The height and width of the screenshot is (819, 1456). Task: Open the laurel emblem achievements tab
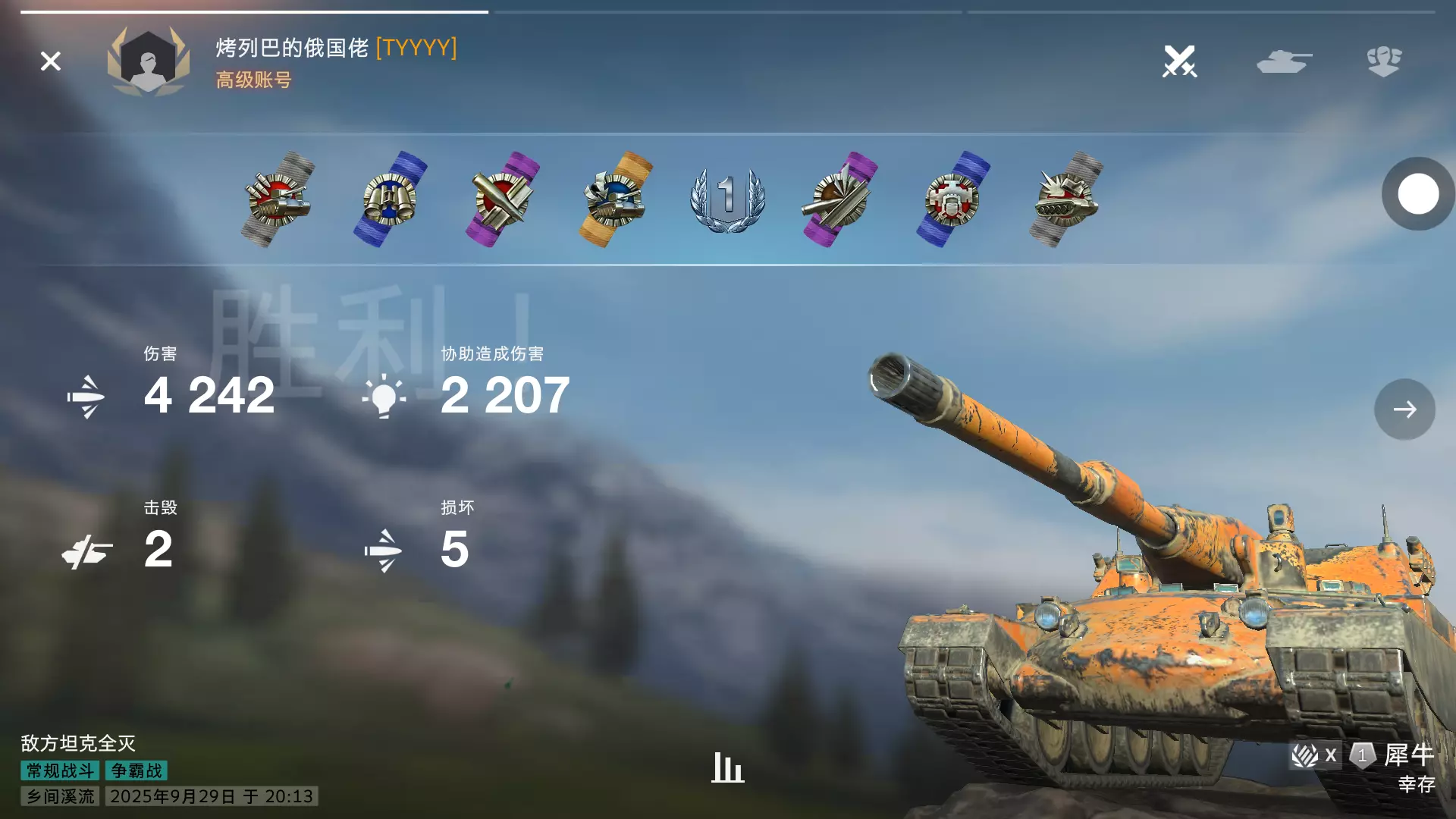pyautogui.click(x=1384, y=61)
